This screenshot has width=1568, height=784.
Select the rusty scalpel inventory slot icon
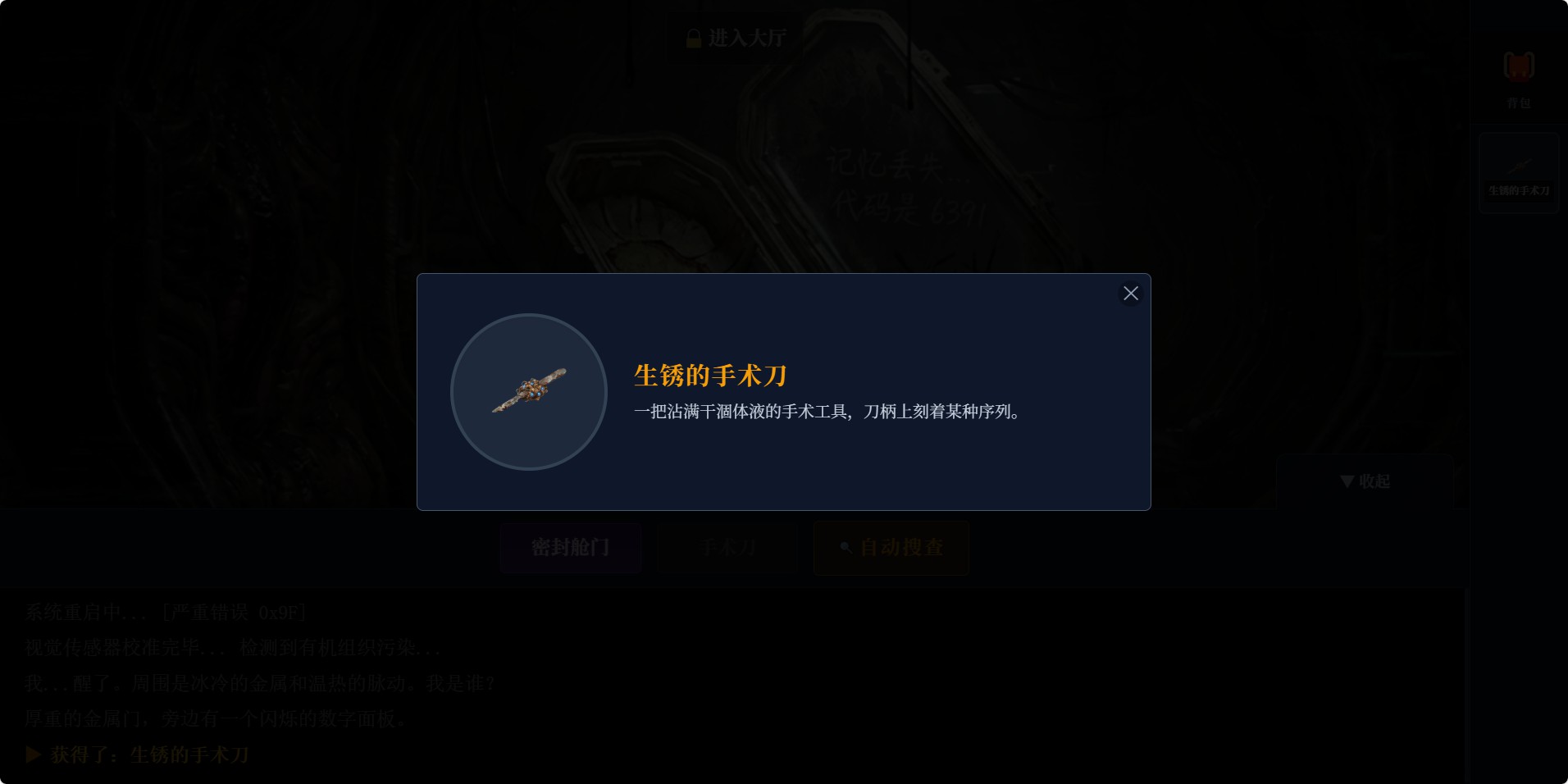click(1518, 172)
